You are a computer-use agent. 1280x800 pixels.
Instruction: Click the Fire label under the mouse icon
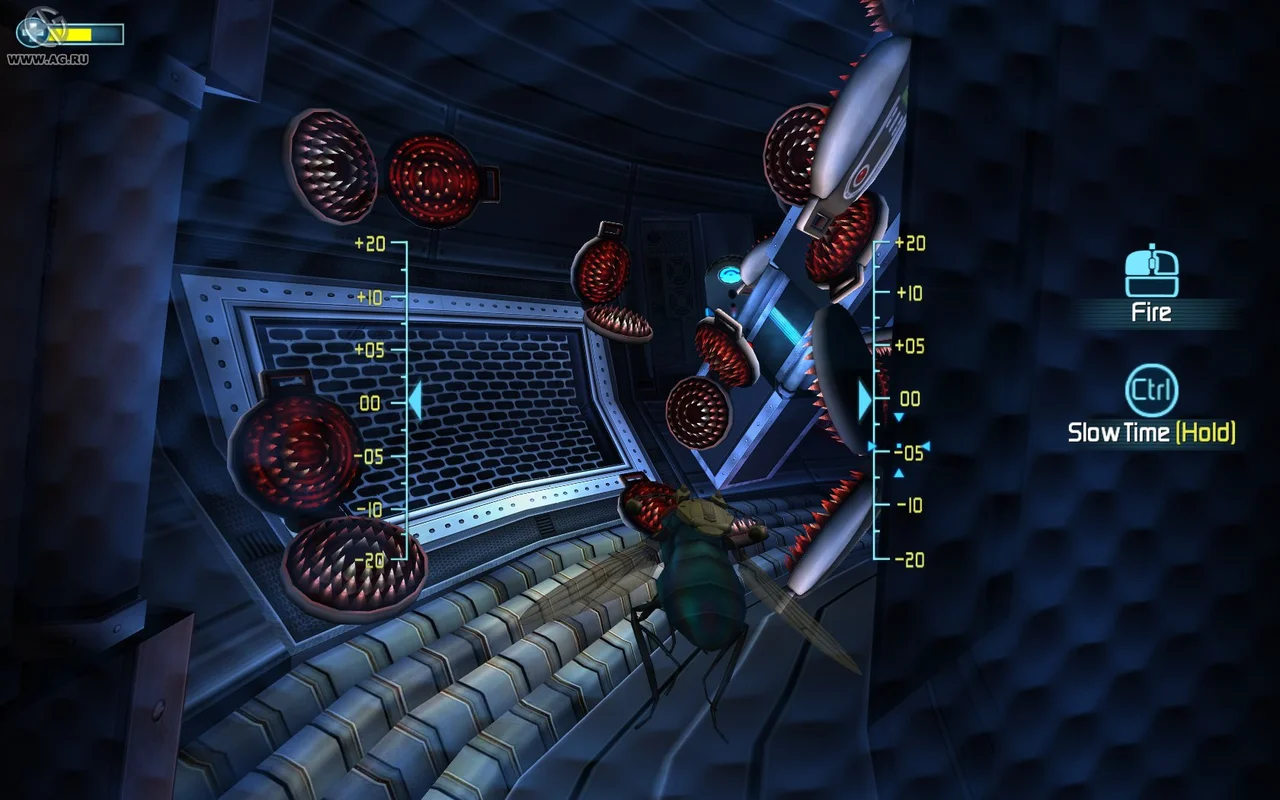pos(1151,312)
